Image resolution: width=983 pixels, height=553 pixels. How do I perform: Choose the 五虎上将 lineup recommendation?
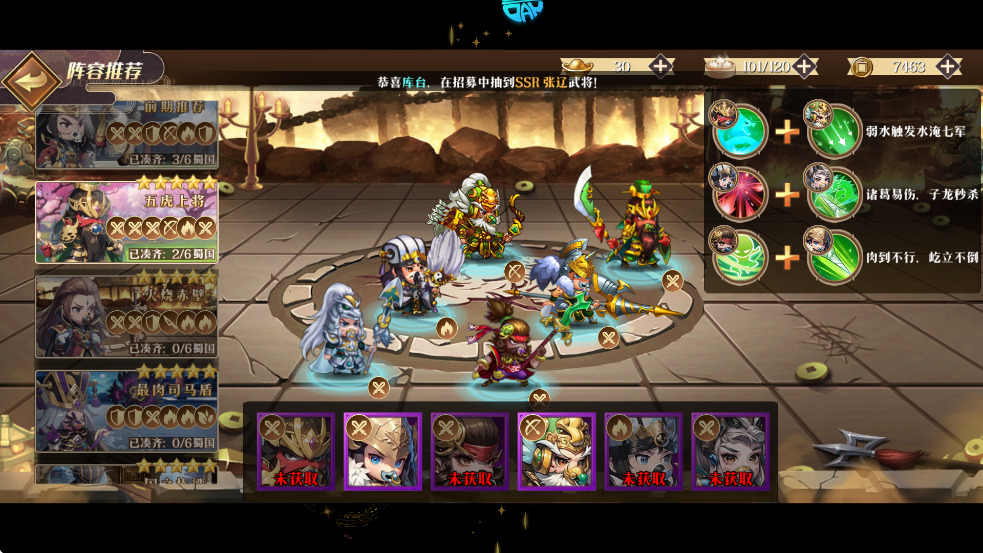coord(127,221)
